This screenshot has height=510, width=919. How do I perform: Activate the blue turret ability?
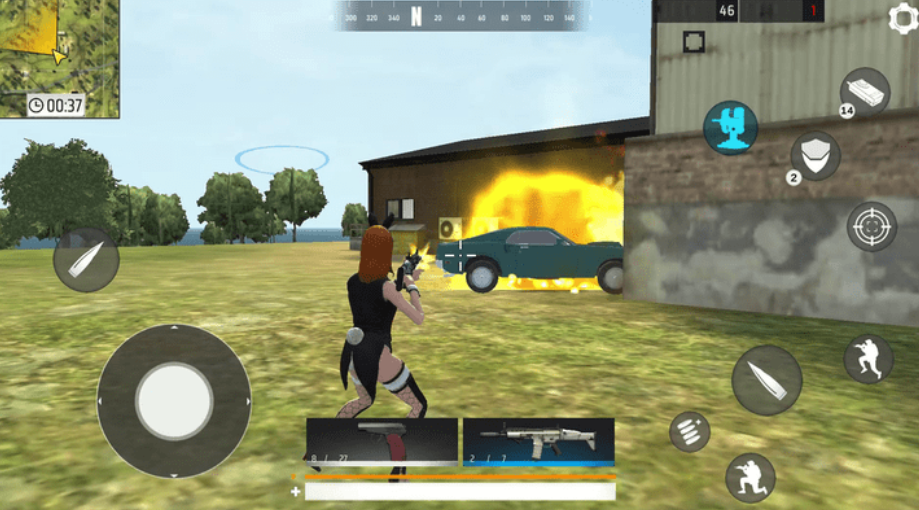click(x=730, y=127)
